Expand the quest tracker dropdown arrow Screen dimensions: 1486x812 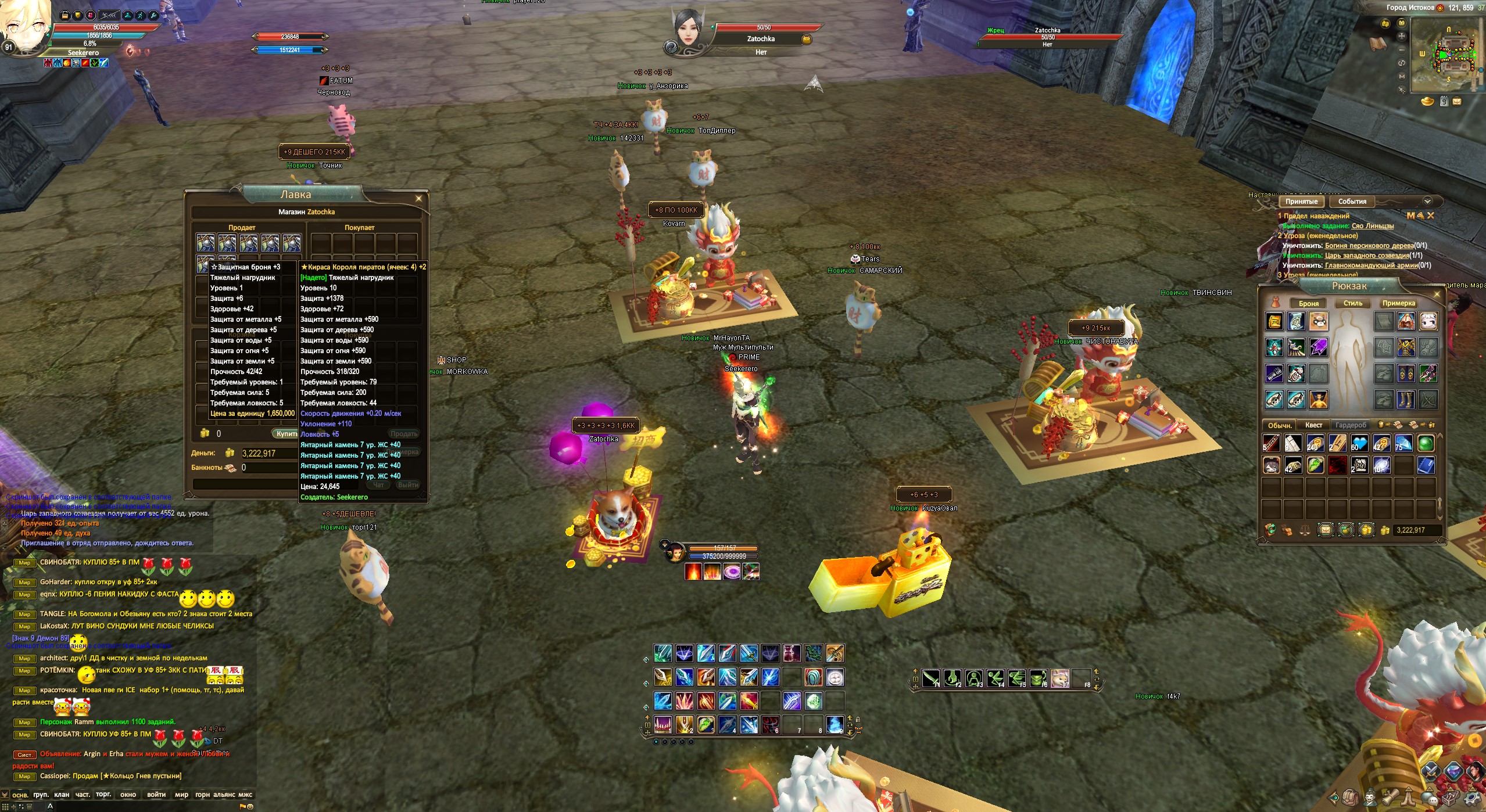click(x=1427, y=202)
